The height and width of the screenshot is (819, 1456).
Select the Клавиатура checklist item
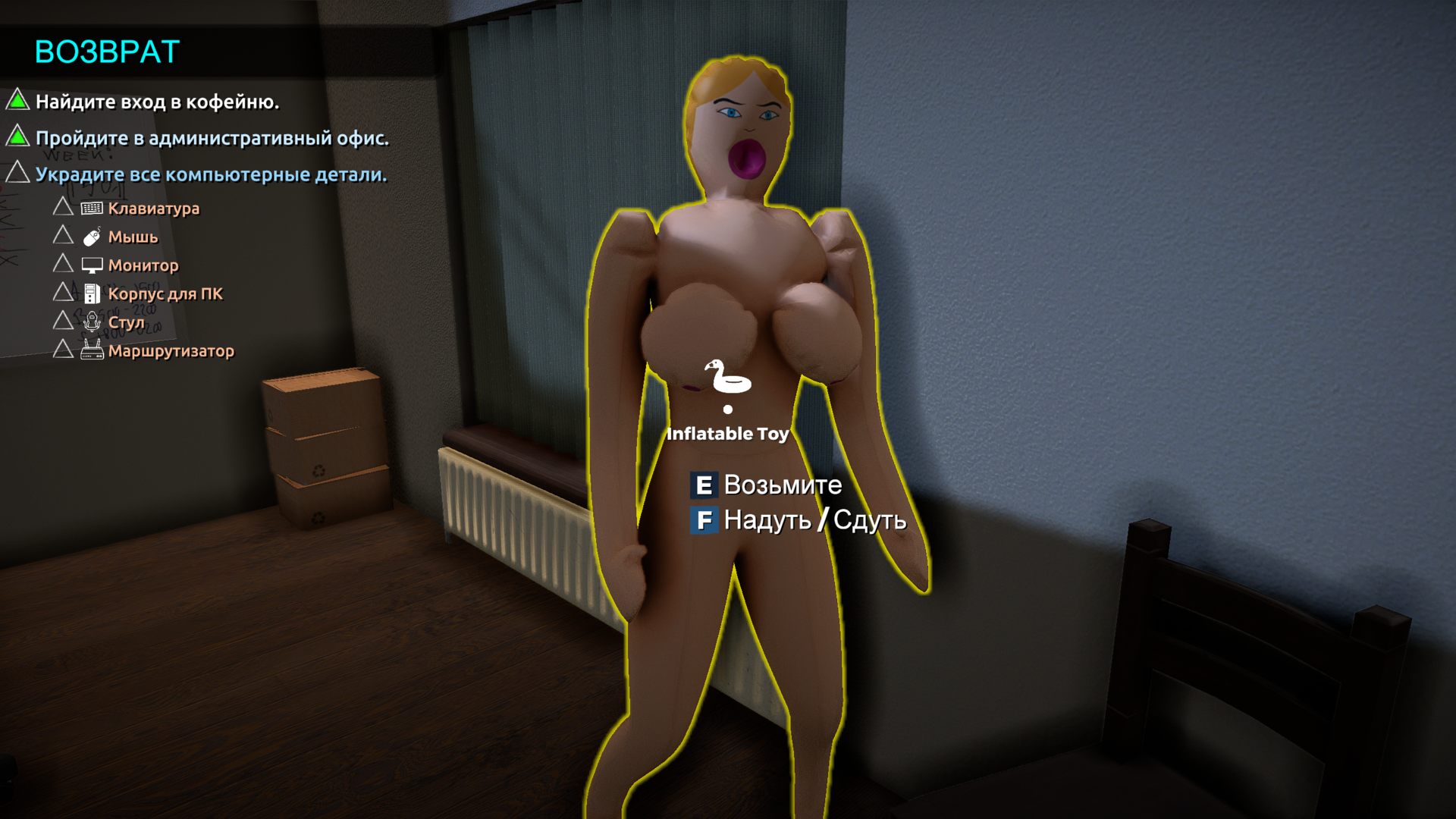(x=153, y=209)
